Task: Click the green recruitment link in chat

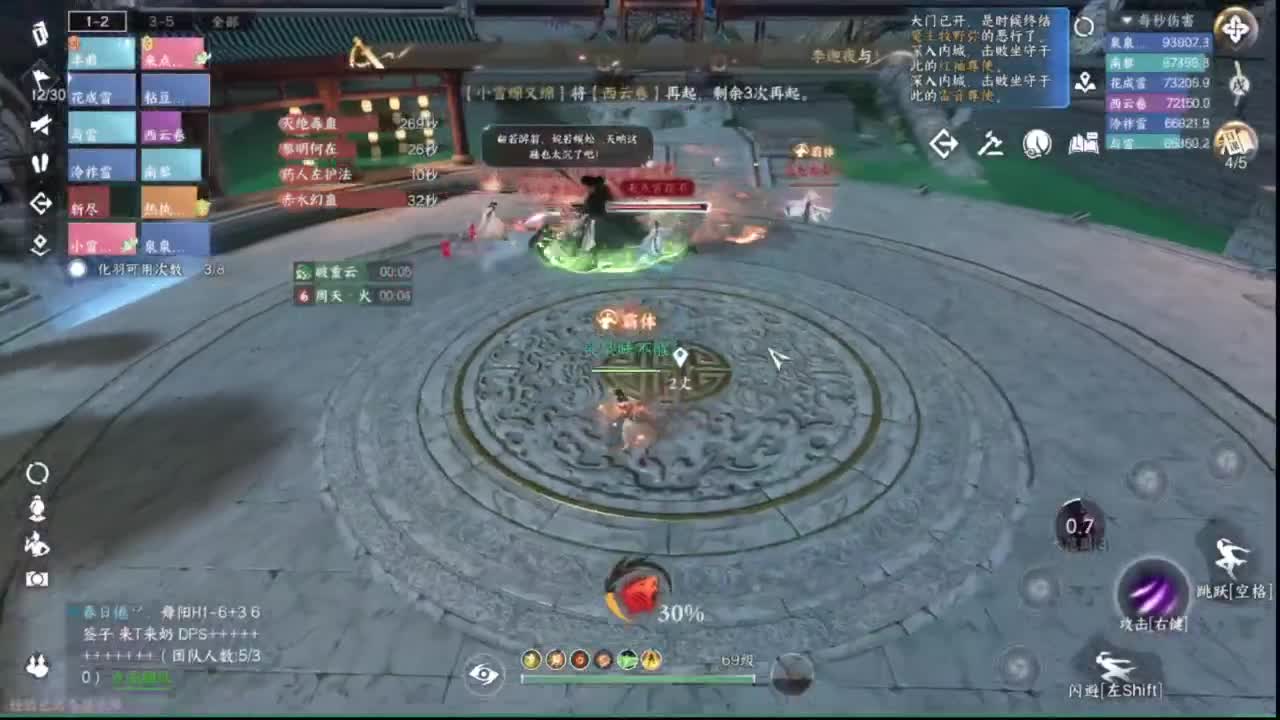Action: [x=140, y=677]
